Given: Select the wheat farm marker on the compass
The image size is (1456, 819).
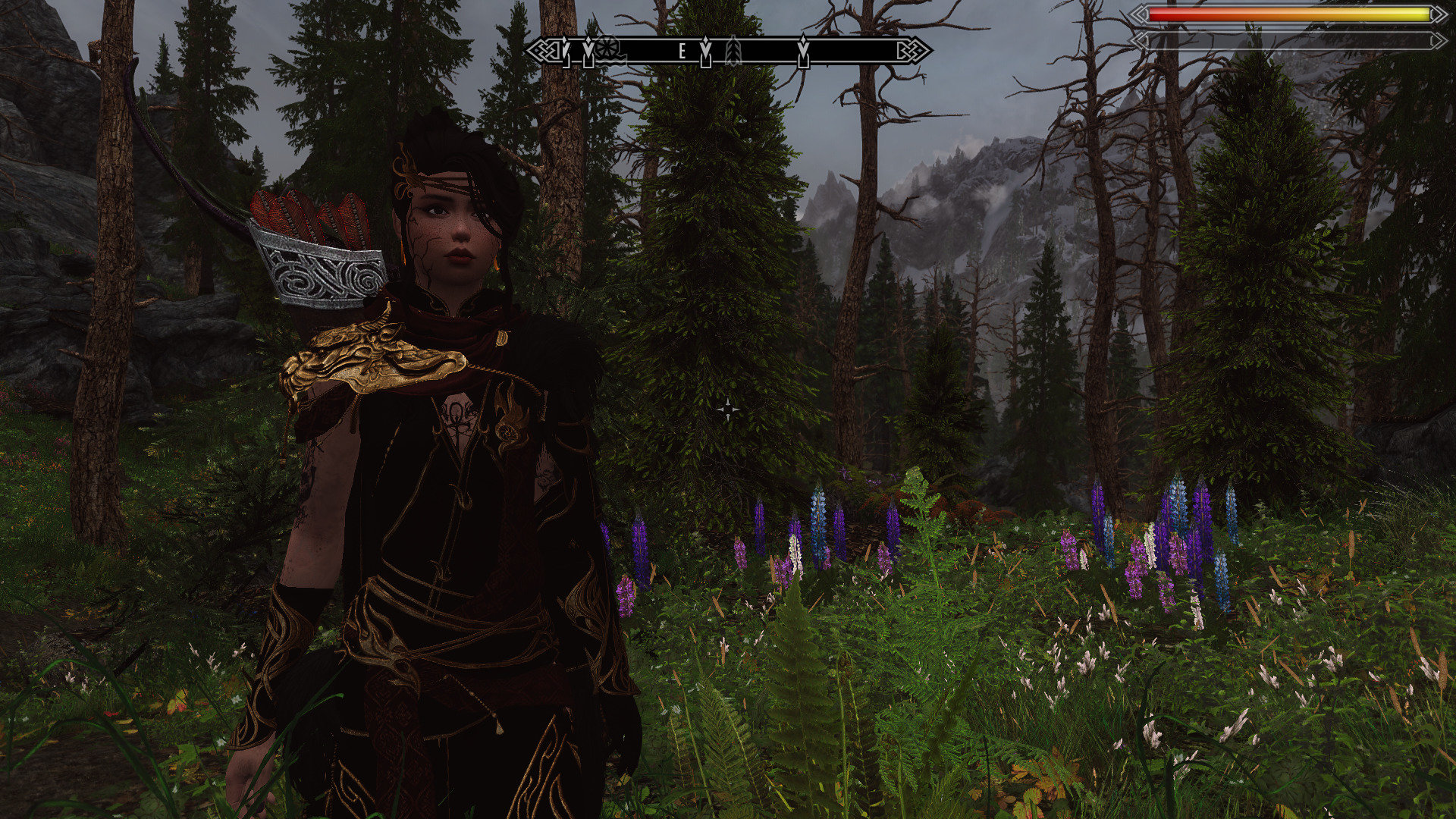Looking at the screenshot, I should click(x=733, y=51).
